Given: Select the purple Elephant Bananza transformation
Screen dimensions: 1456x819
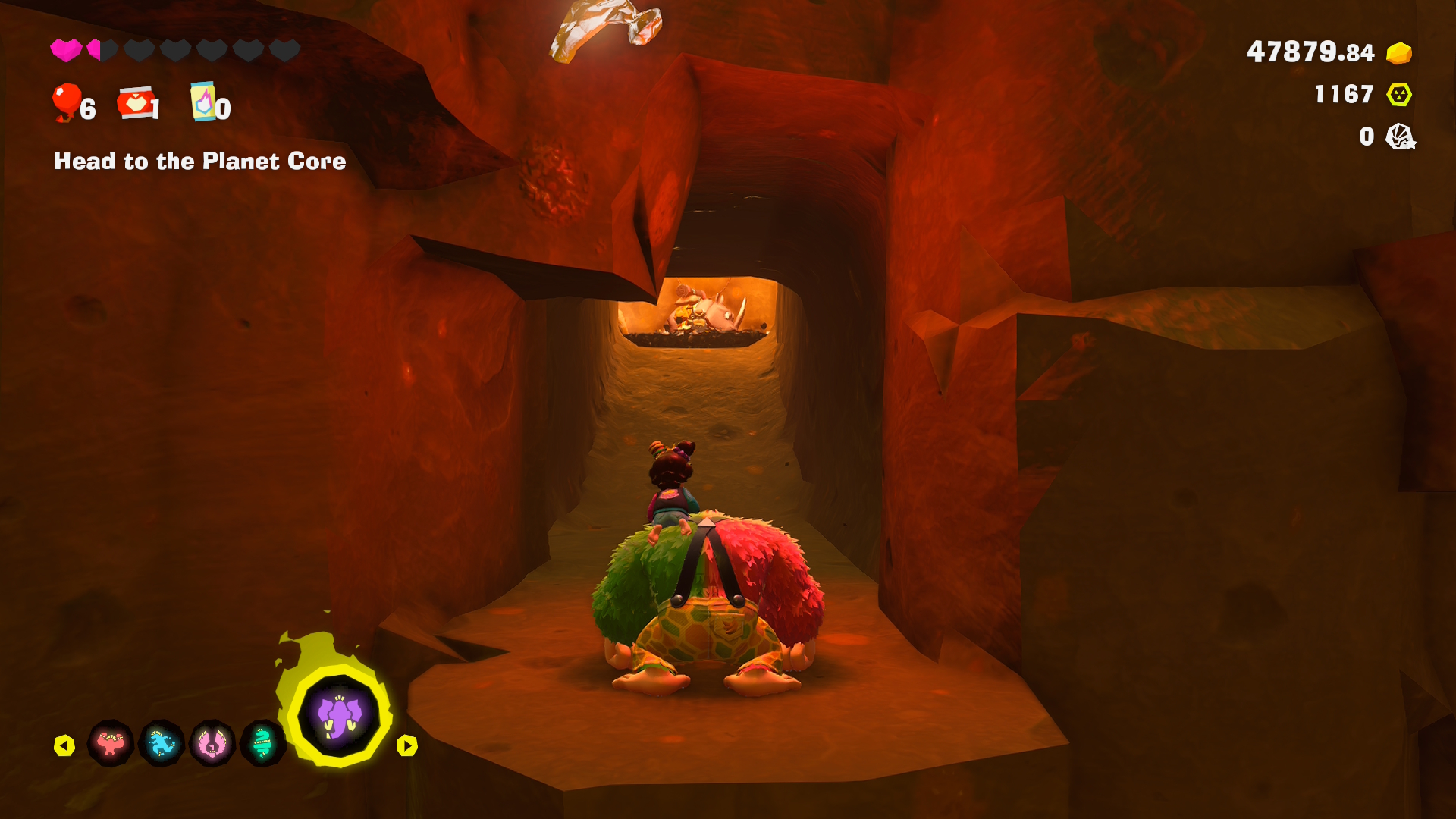Looking at the screenshot, I should (x=338, y=716).
